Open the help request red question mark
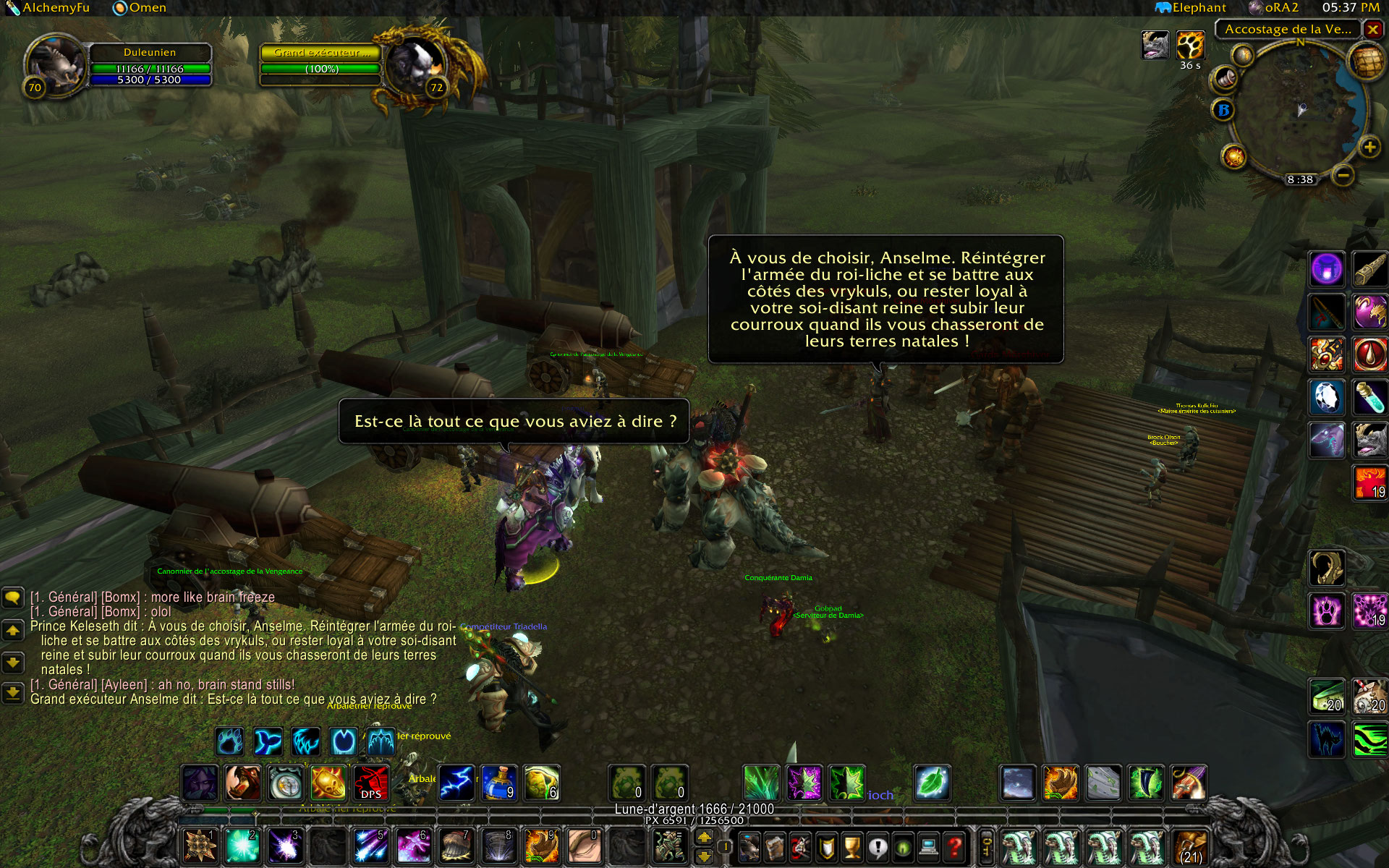 (955, 846)
